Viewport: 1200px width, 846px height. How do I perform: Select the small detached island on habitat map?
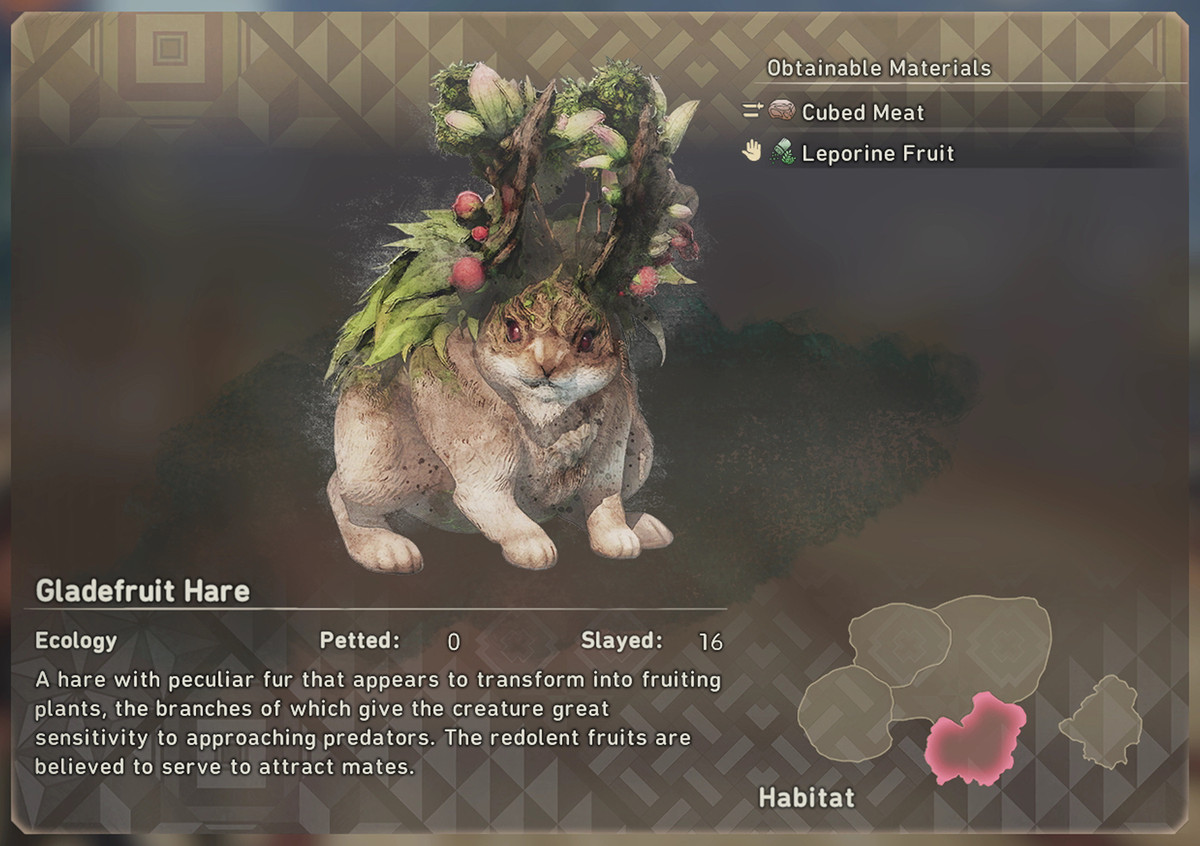pos(1101,722)
